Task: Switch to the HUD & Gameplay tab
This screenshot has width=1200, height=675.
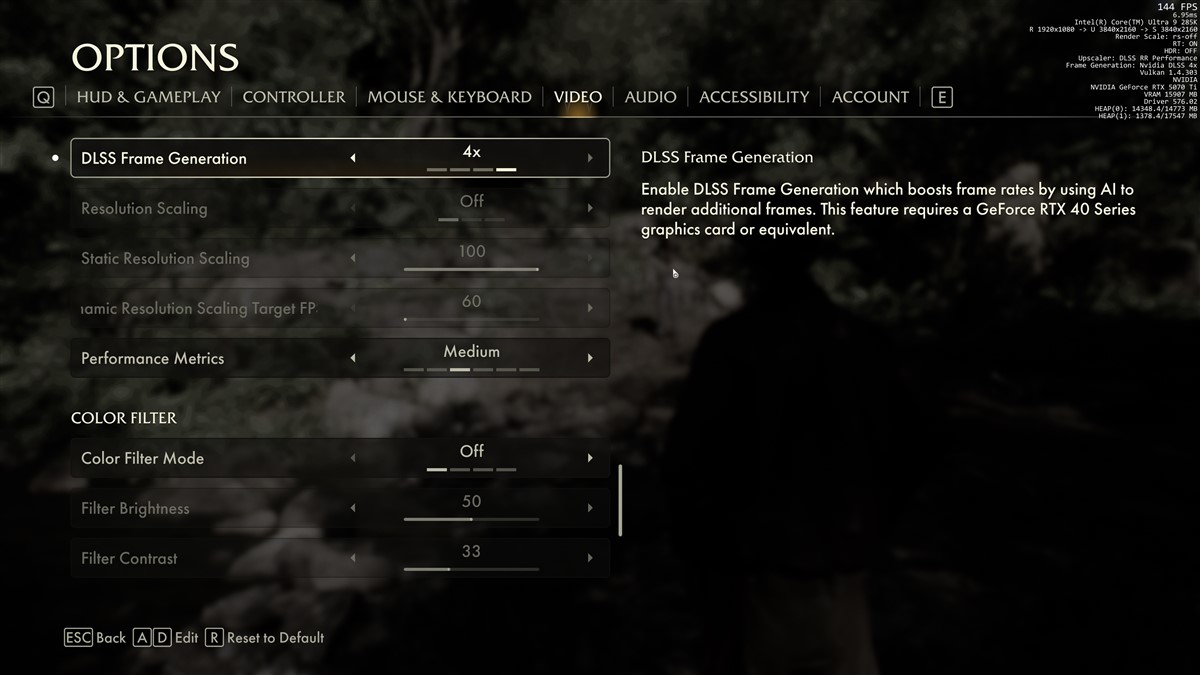Action: [x=148, y=97]
